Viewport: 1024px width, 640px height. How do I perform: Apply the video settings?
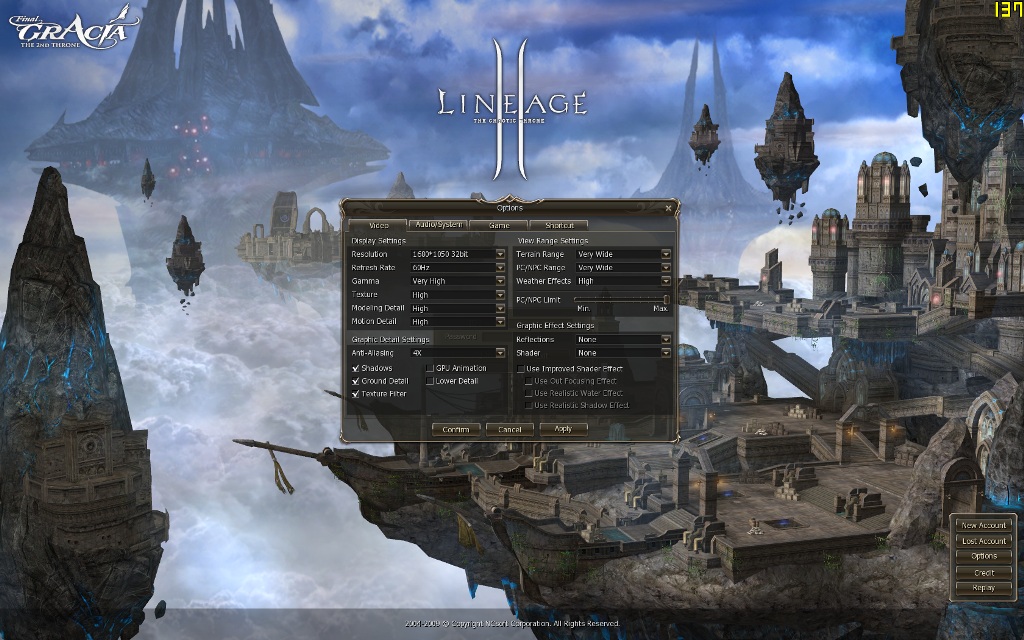563,428
